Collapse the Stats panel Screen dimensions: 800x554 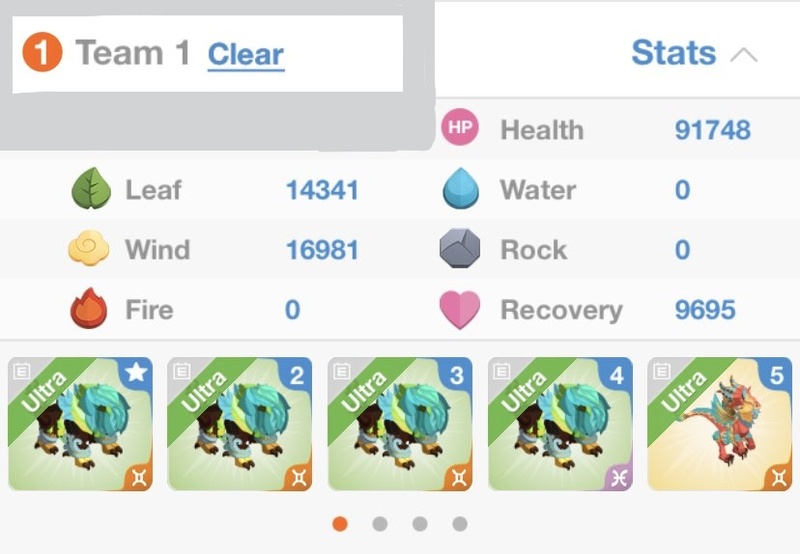pos(694,54)
